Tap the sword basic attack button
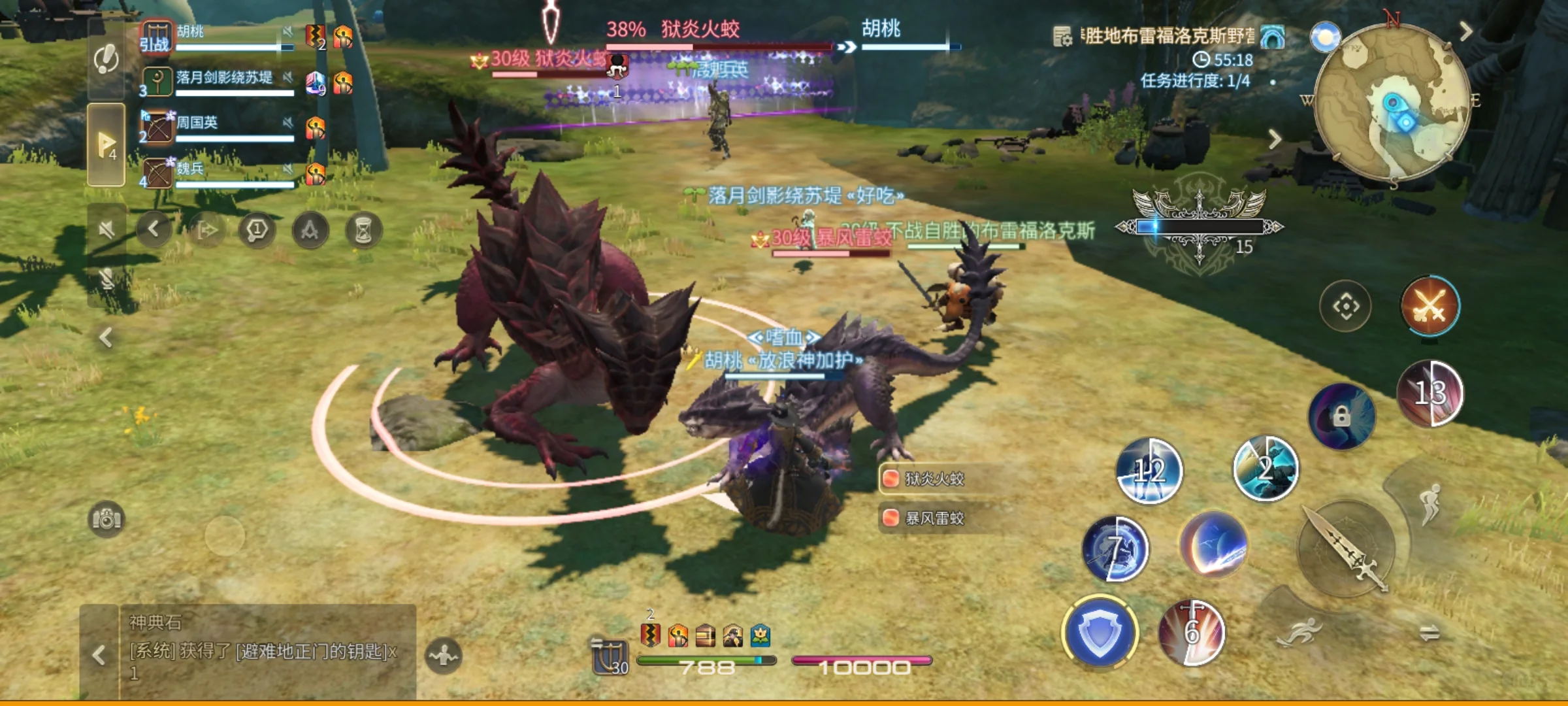 point(1346,549)
